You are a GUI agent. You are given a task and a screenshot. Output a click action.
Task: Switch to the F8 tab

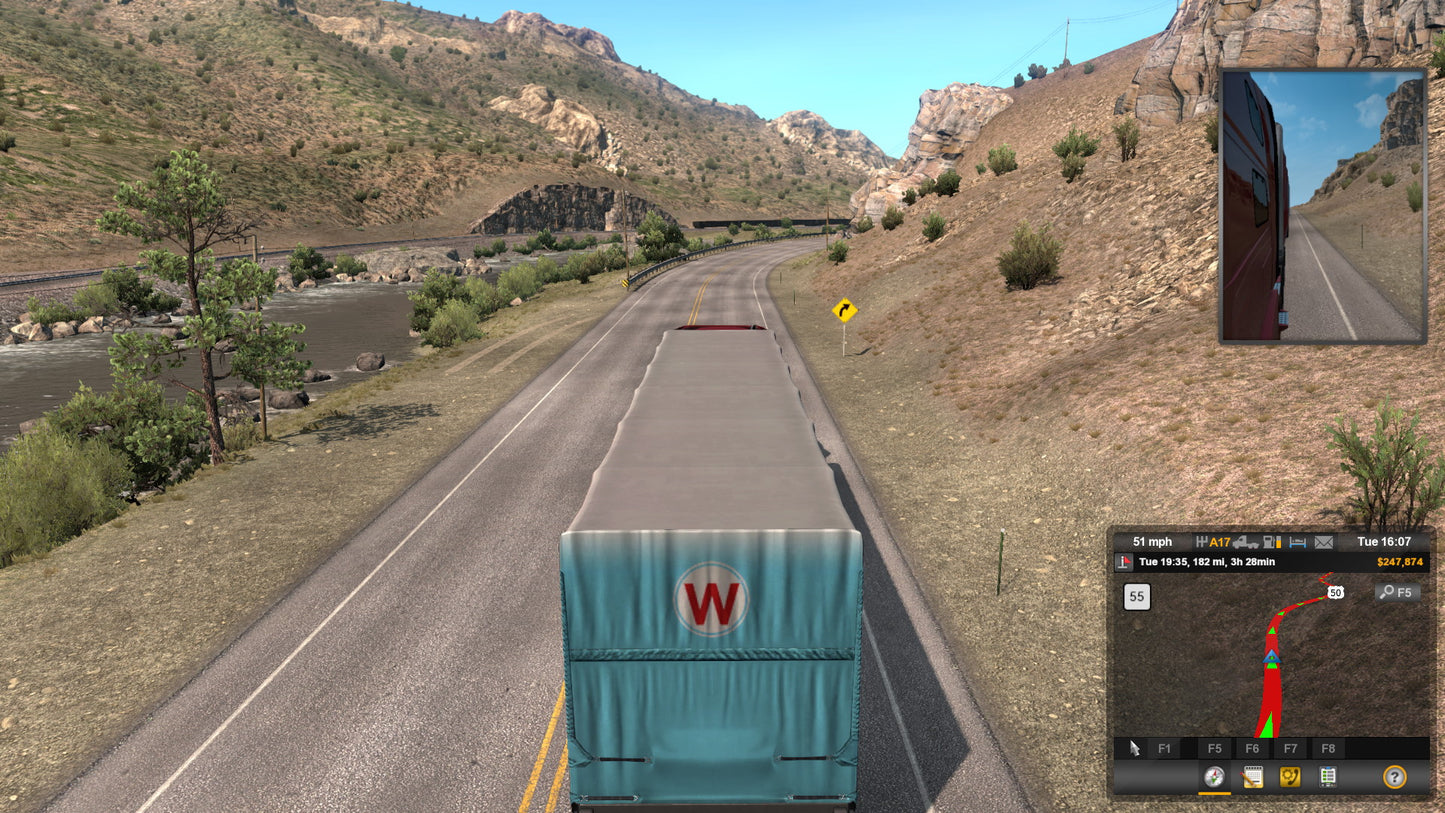(1328, 749)
